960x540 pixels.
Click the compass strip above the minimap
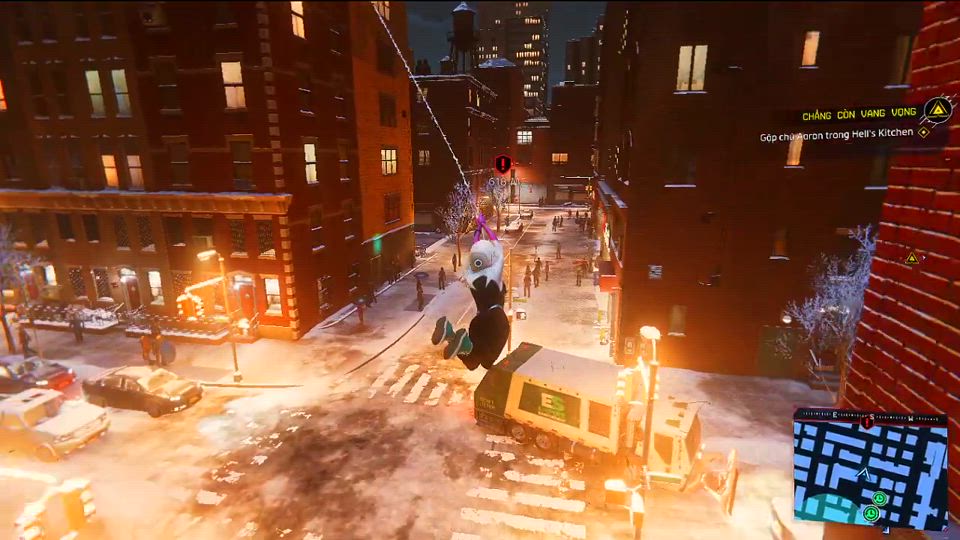(870, 415)
